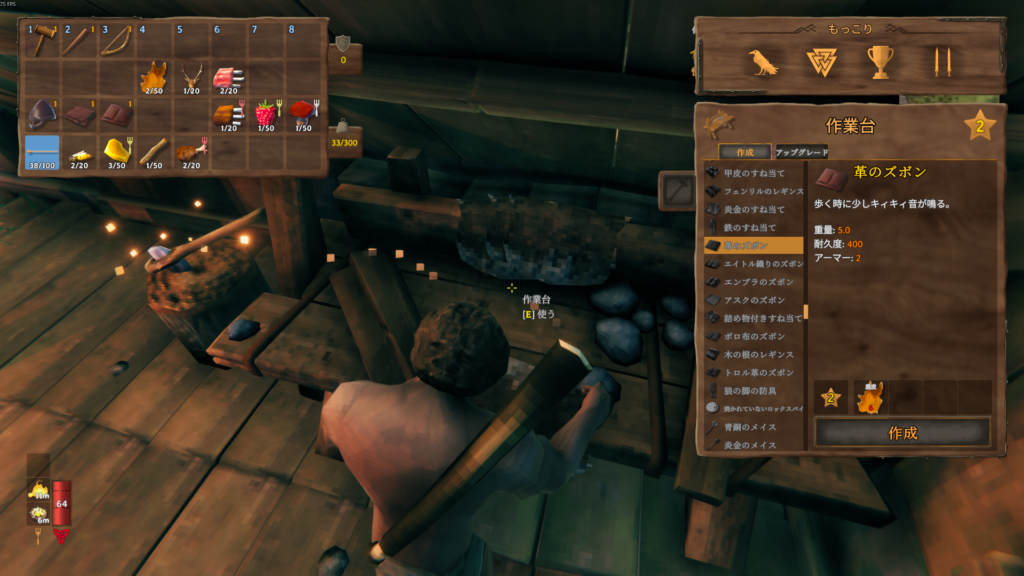Open the raven icon in the player panel
The image size is (1024, 576).
pyautogui.click(x=763, y=63)
